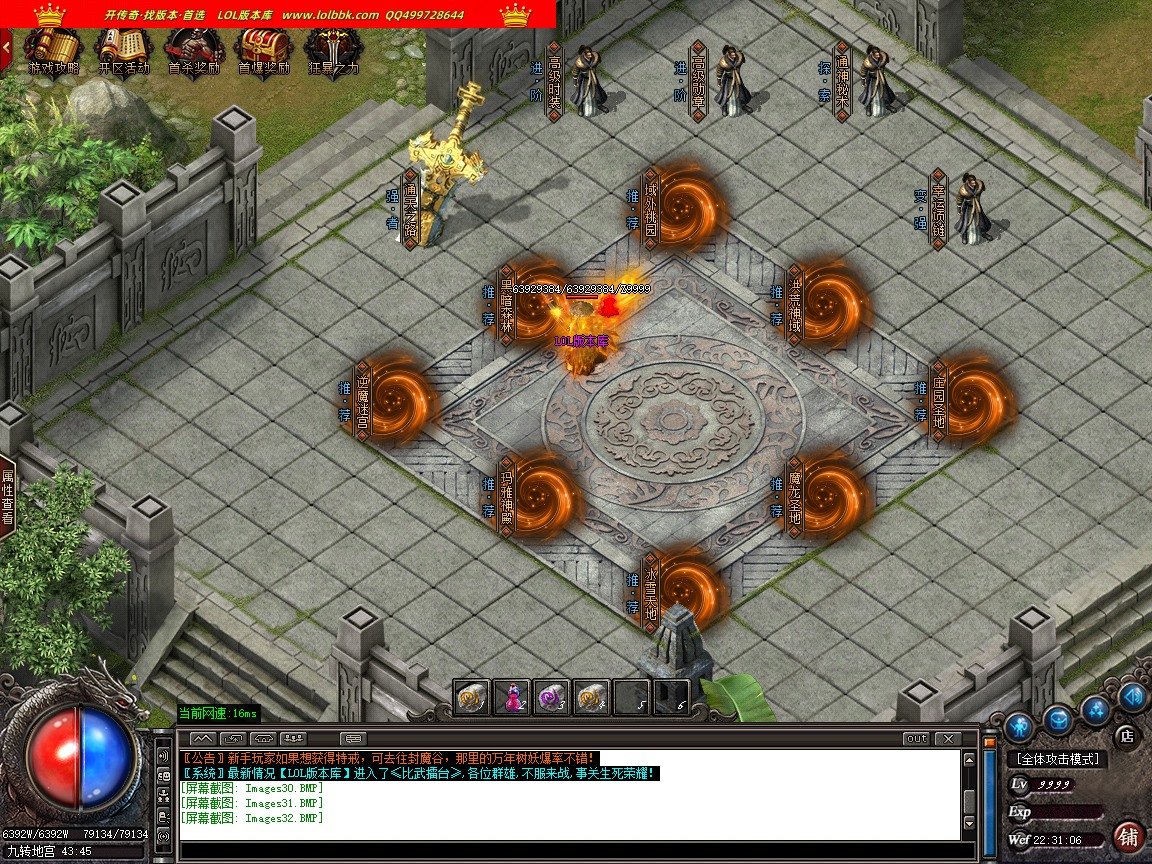Click the chat input field
The image size is (1152, 864).
point(570,851)
